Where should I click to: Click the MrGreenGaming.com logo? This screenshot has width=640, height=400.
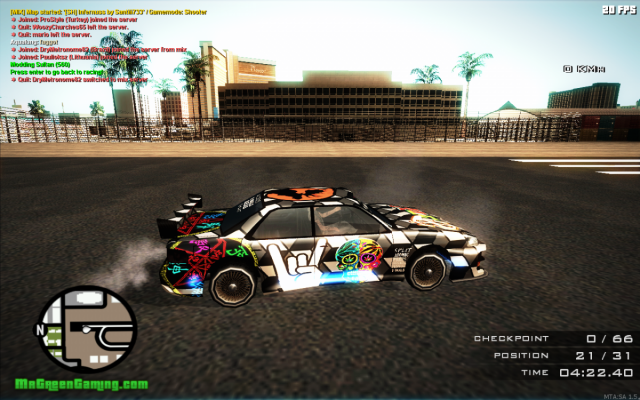click(81, 385)
